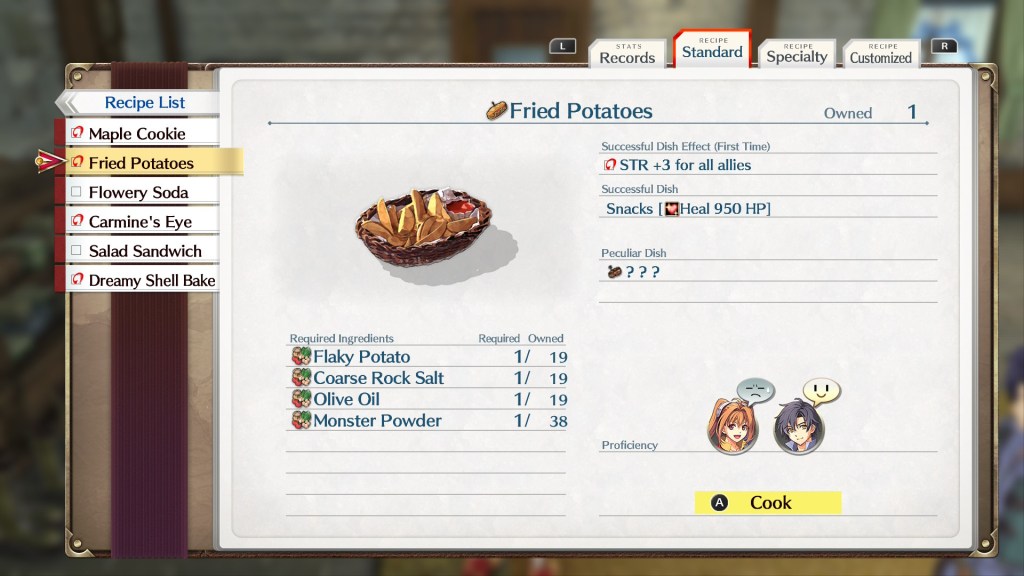This screenshot has width=1024, height=576.
Task: Select the Dreamy Shell Bake recipe
Action: [x=151, y=280]
